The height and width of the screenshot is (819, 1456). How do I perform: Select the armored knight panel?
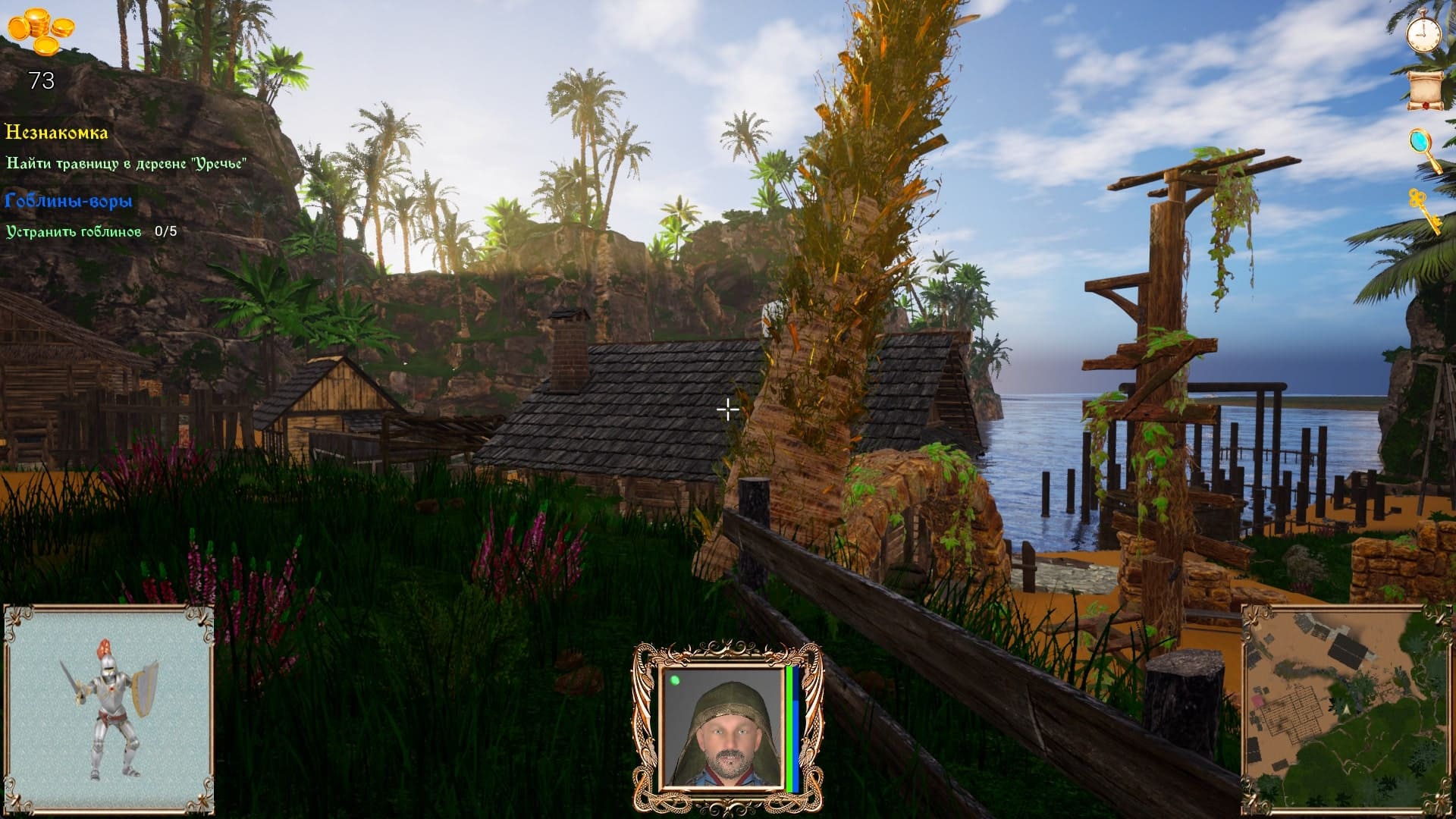click(x=108, y=707)
